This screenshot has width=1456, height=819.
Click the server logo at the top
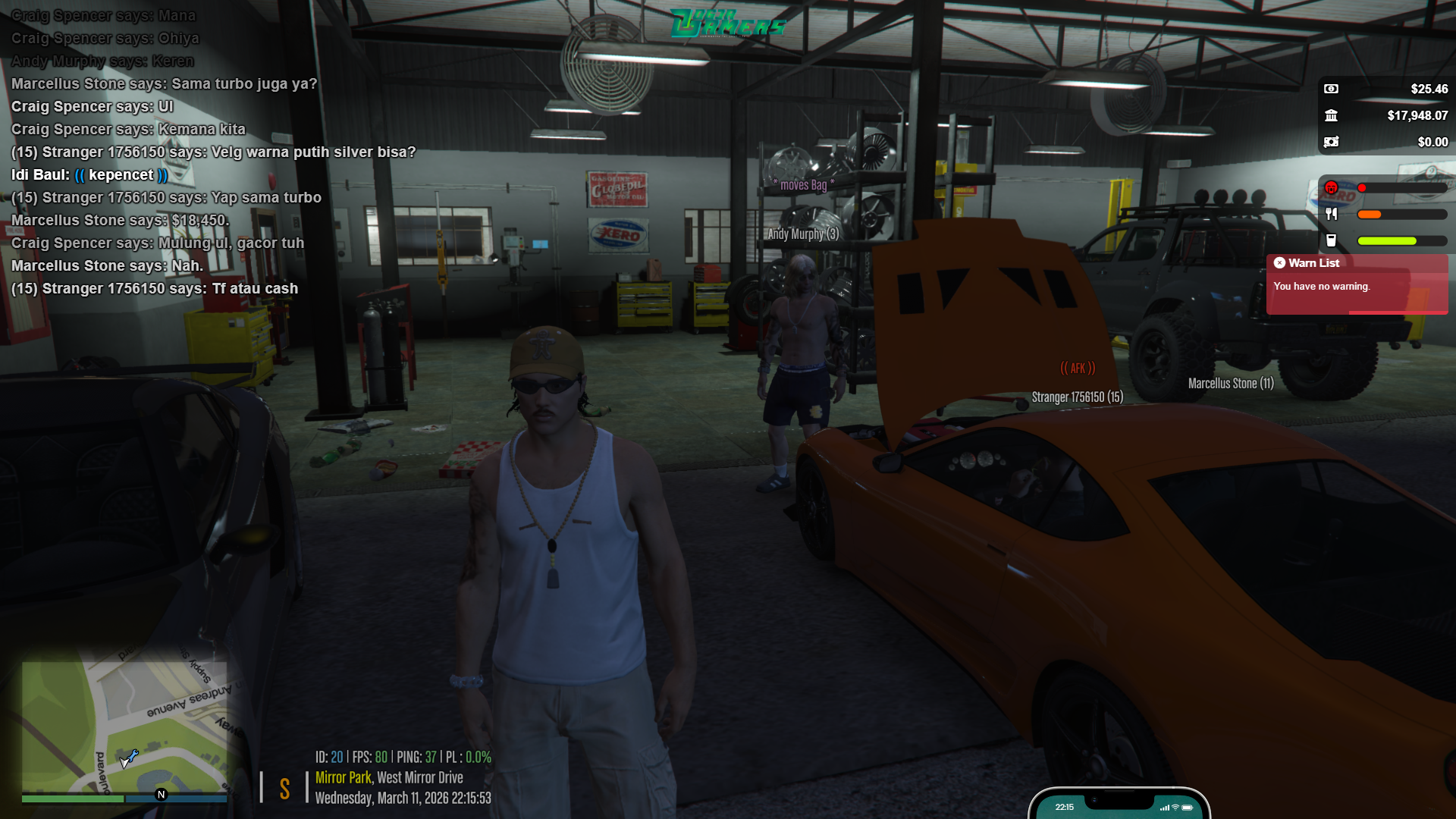point(727,24)
